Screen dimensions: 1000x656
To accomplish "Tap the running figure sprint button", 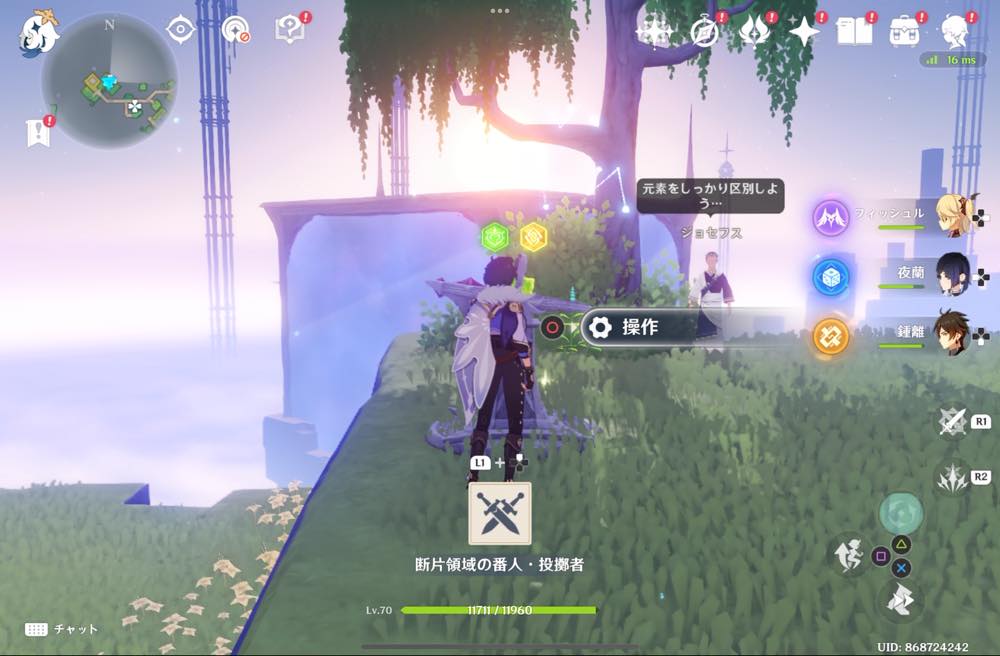I will [x=849, y=556].
